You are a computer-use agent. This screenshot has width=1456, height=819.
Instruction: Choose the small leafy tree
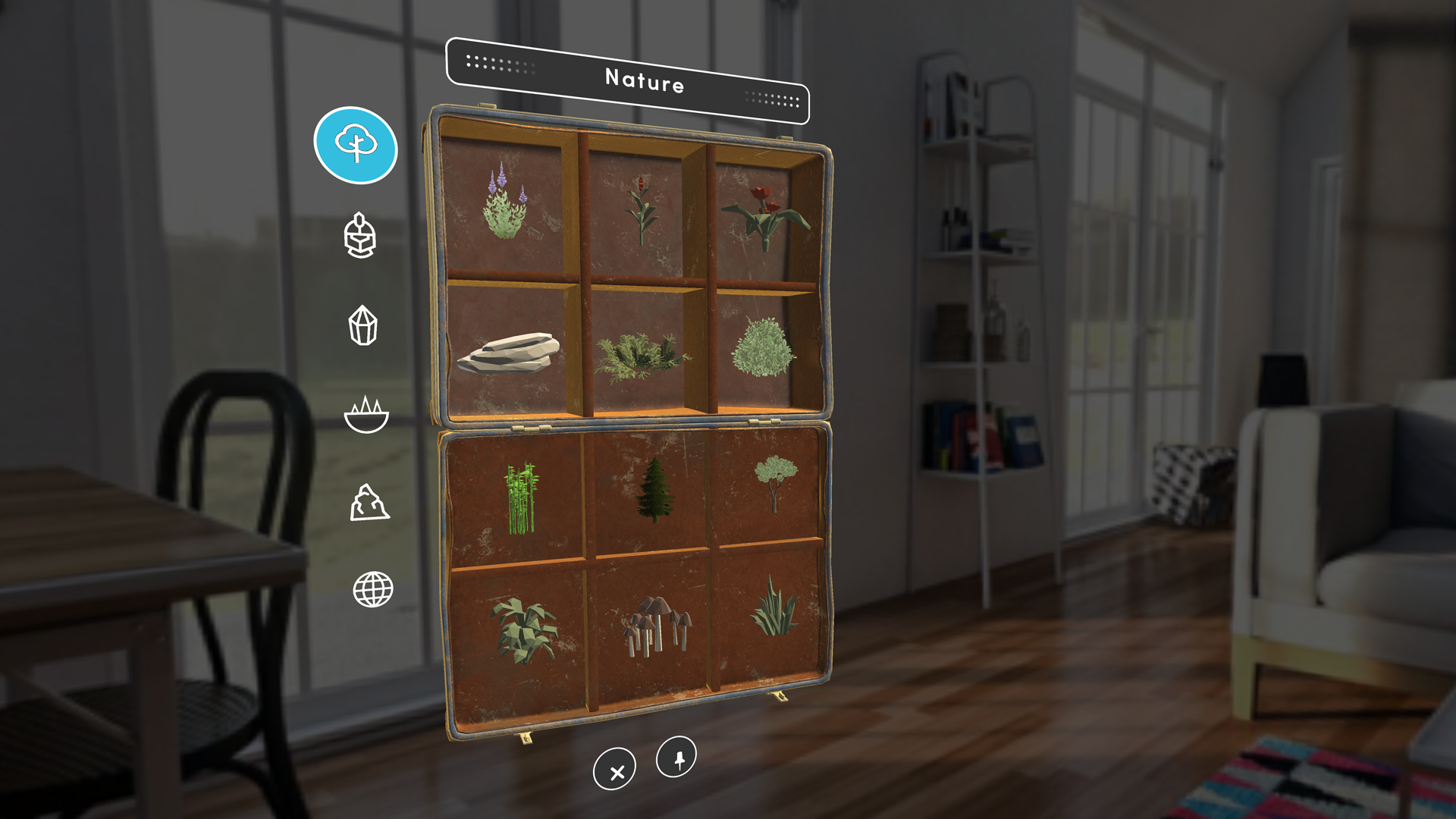pyautogui.click(x=775, y=482)
